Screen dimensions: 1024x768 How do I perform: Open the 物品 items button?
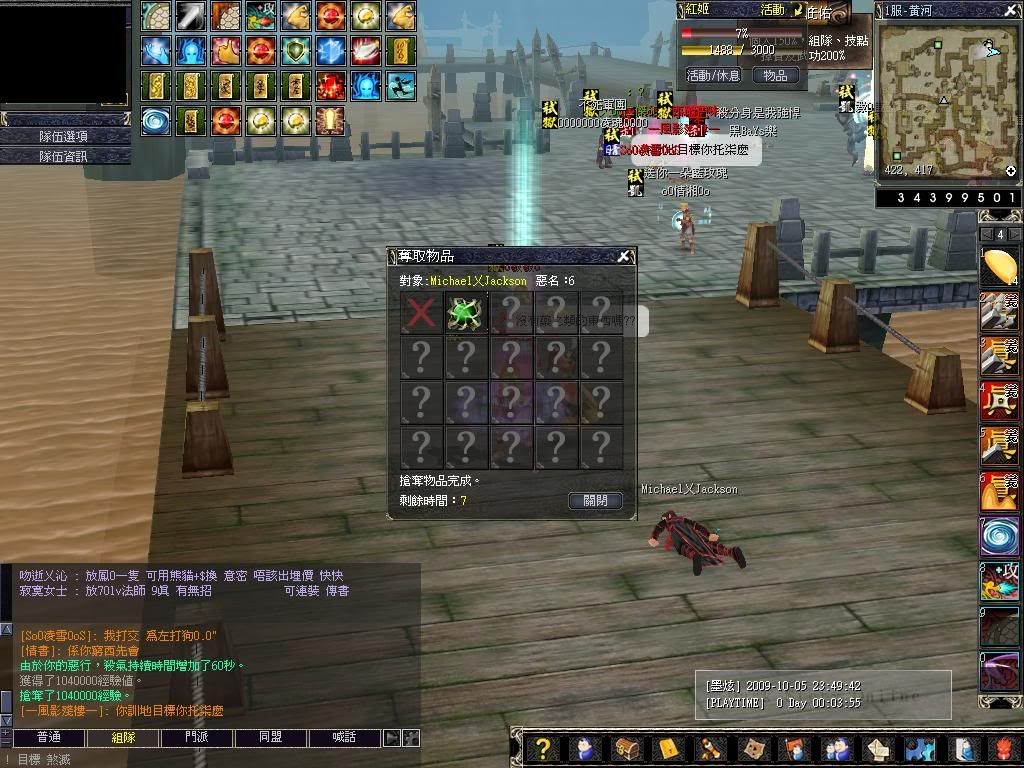[x=775, y=75]
